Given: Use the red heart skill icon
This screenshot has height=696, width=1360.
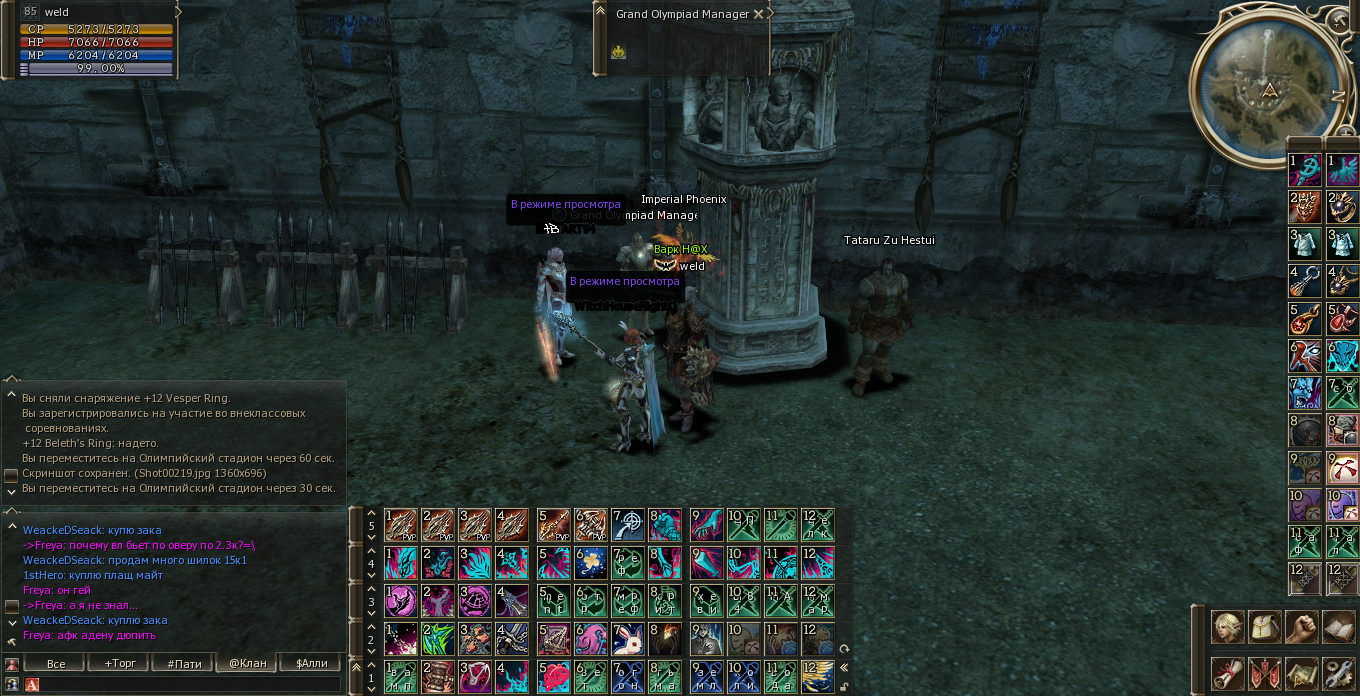Looking at the screenshot, I should [x=553, y=676].
